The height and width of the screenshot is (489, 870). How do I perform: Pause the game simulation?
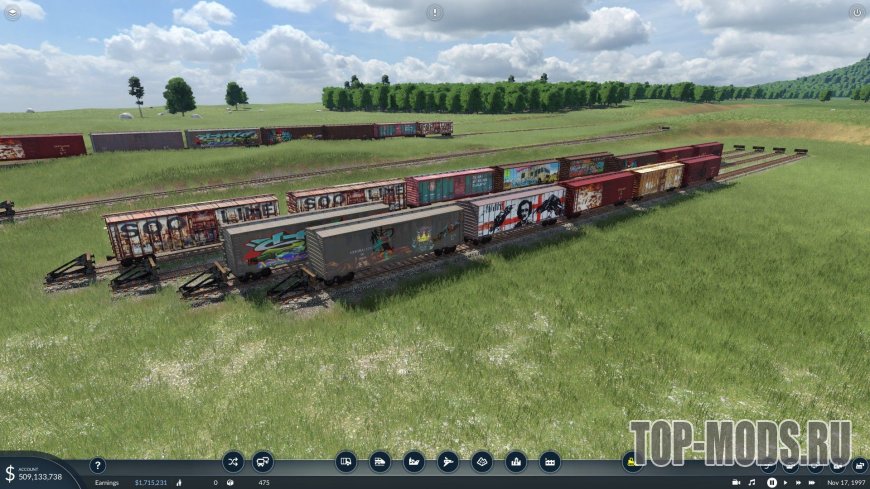click(772, 482)
